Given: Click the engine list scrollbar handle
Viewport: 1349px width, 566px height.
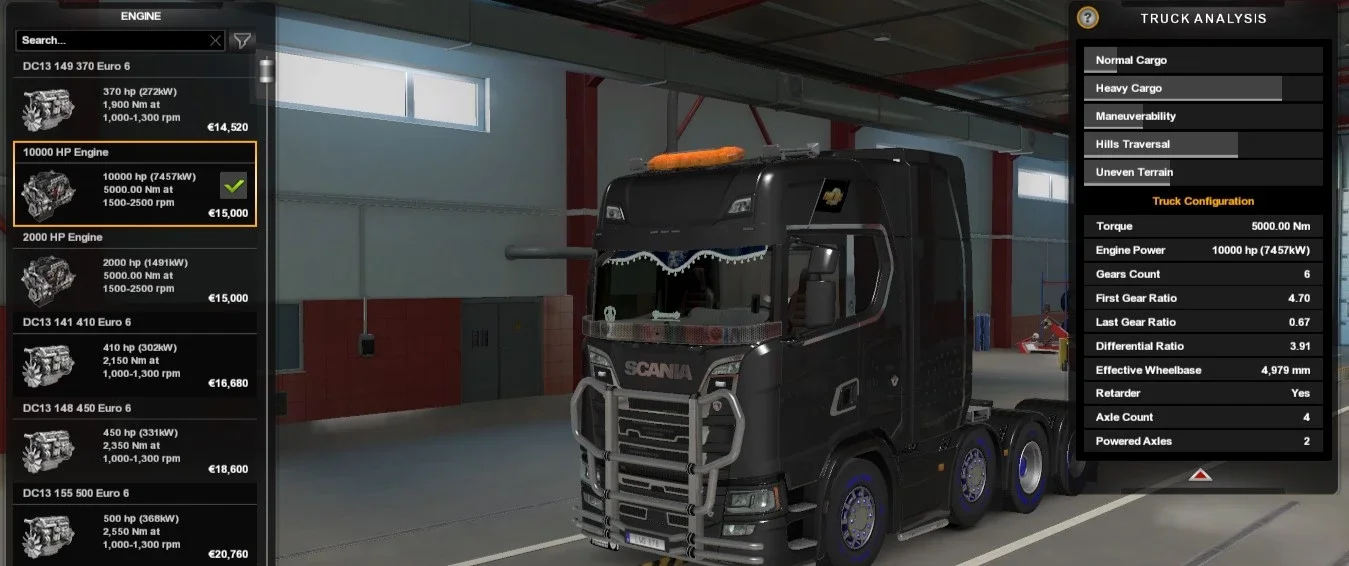Looking at the screenshot, I should pos(266,72).
